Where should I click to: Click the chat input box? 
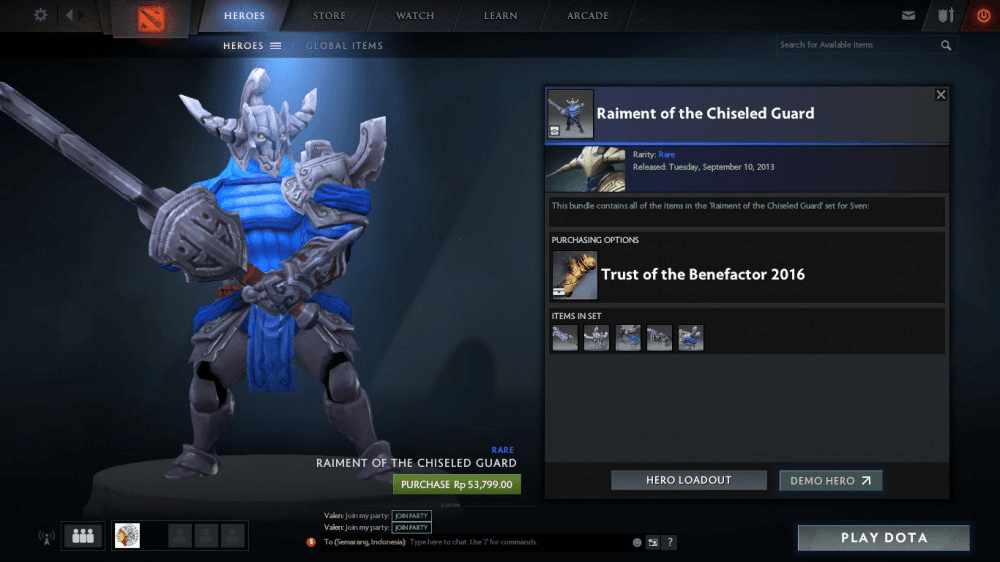(x=515, y=542)
